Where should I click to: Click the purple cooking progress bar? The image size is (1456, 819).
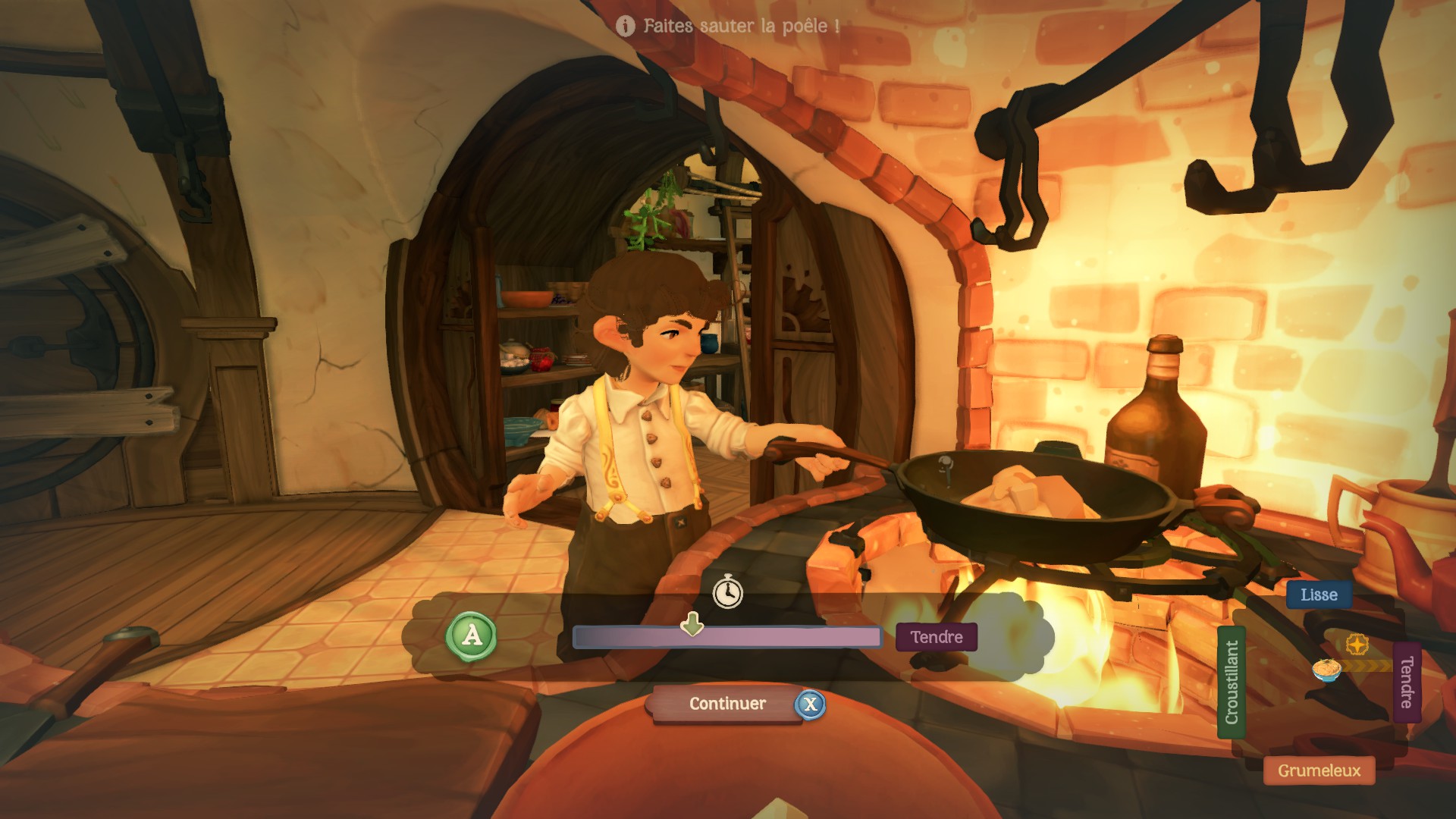point(726,638)
